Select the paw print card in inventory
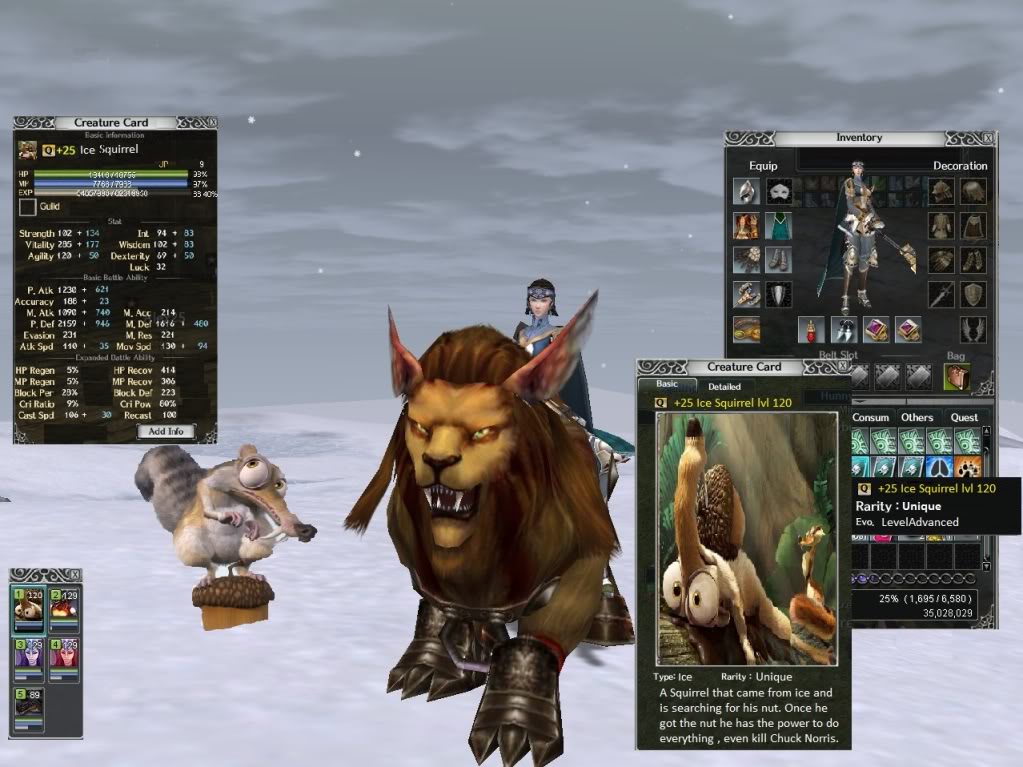Image resolution: width=1023 pixels, height=767 pixels. coord(967,467)
